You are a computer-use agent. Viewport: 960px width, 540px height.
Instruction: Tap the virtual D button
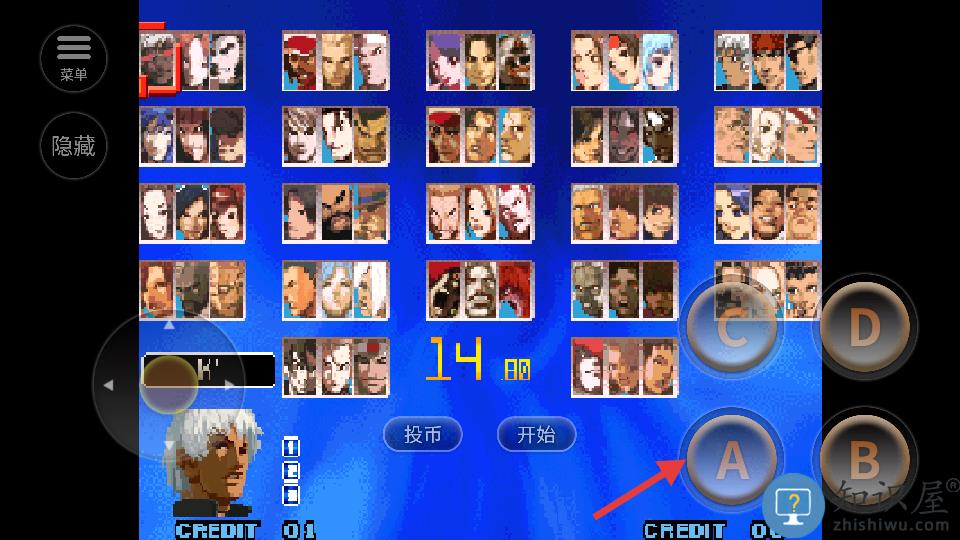click(x=864, y=328)
